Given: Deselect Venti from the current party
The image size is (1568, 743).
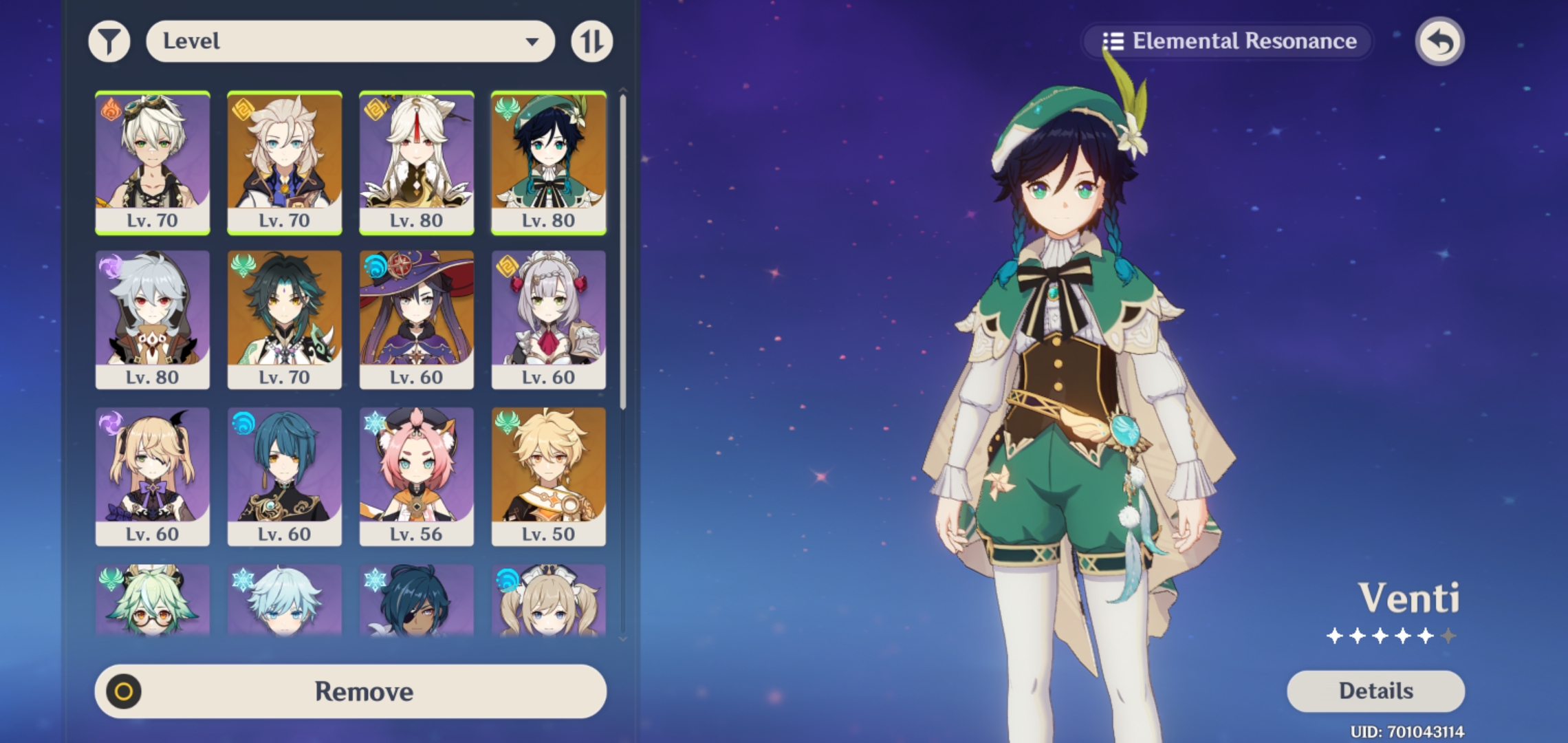Looking at the screenshot, I should coord(548,162).
